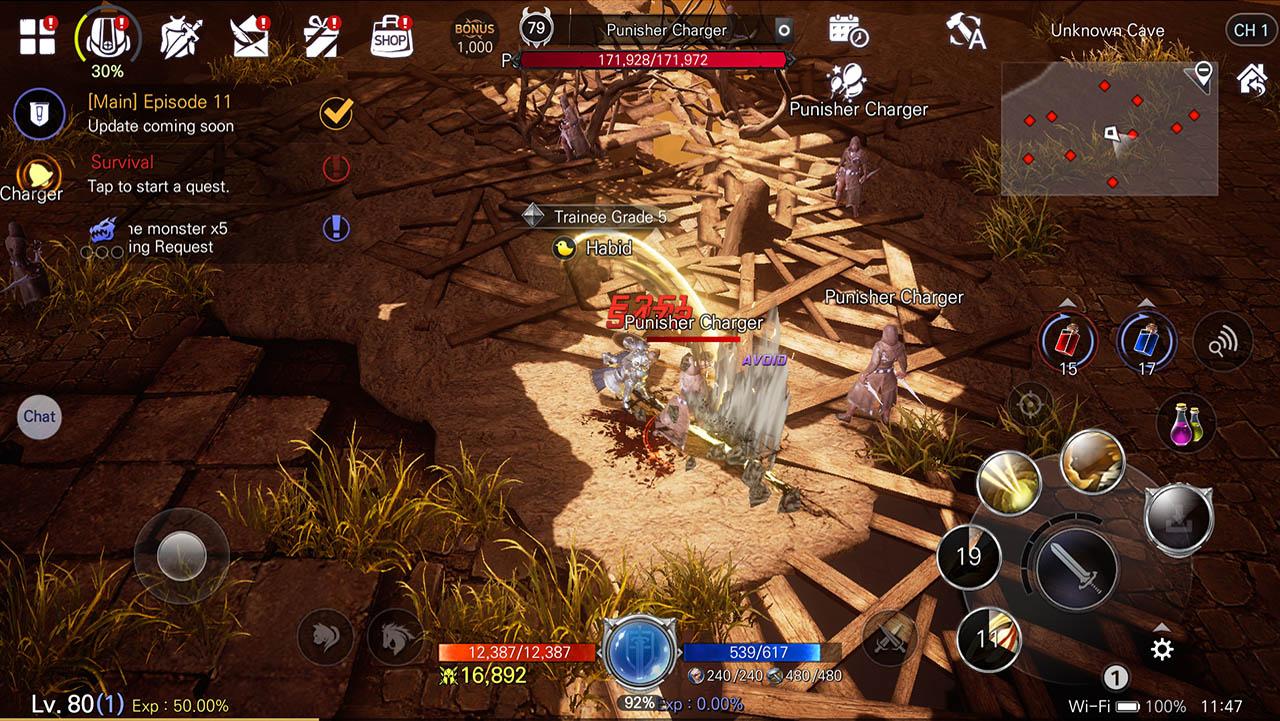Use the red health potion

pyautogui.click(x=1068, y=341)
